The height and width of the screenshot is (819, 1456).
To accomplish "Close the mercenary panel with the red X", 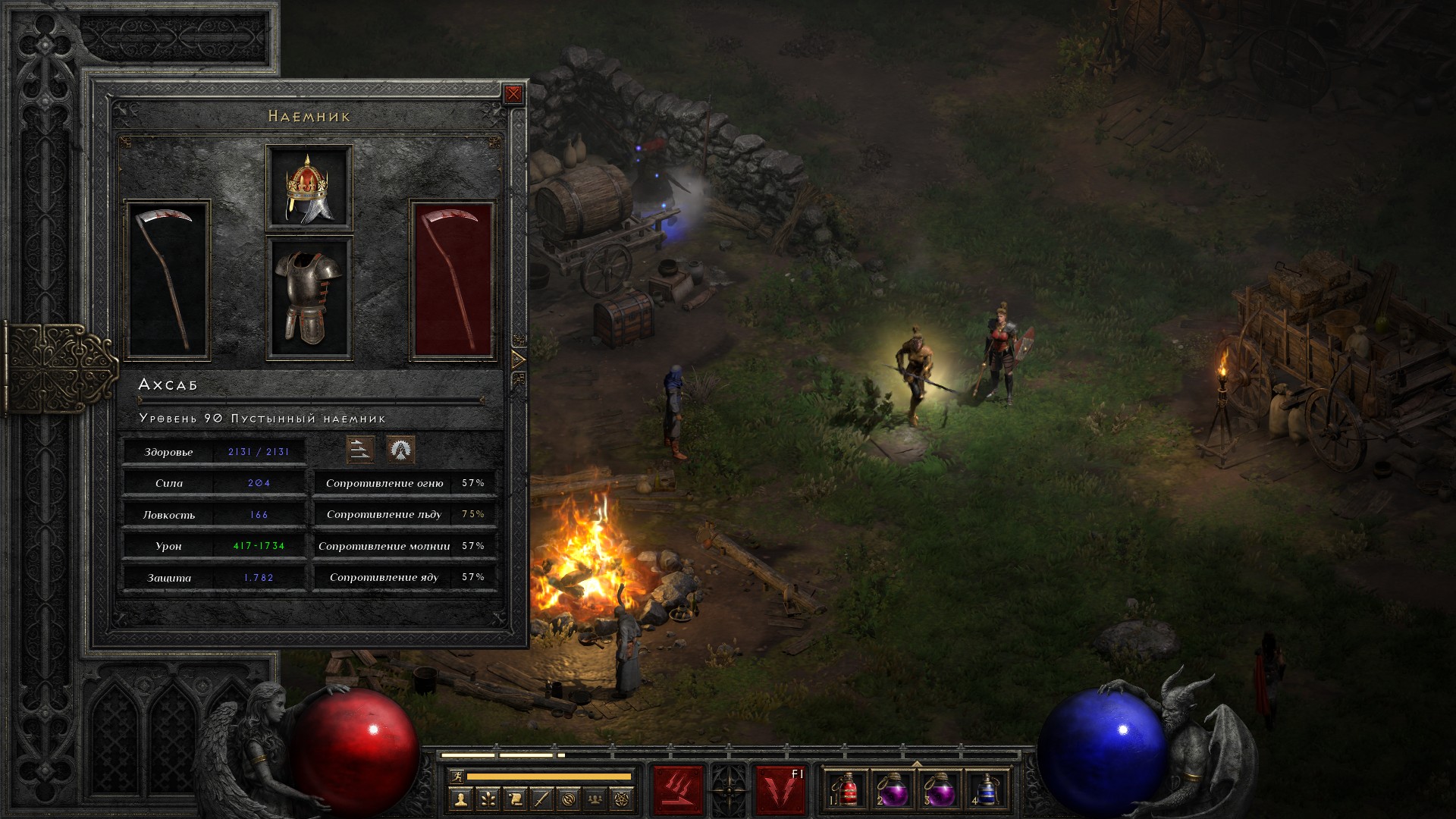I will pos(513,94).
